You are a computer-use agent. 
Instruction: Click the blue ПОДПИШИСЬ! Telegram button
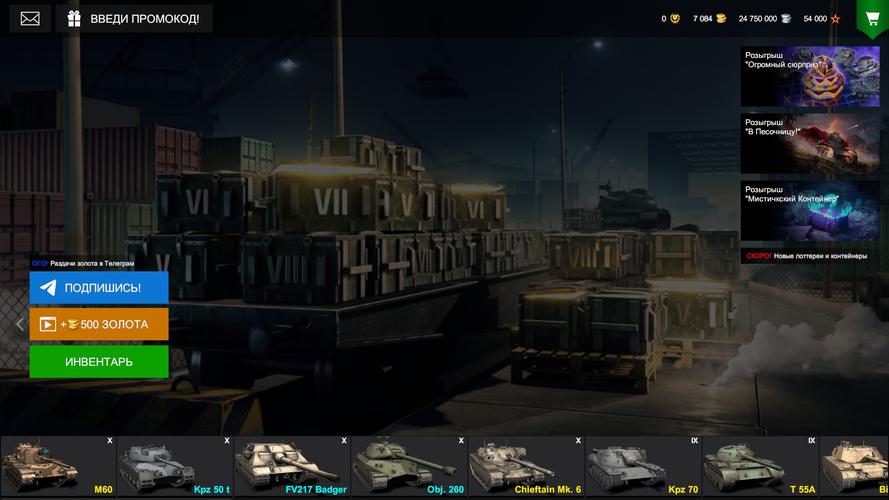click(x=99, y=288)
